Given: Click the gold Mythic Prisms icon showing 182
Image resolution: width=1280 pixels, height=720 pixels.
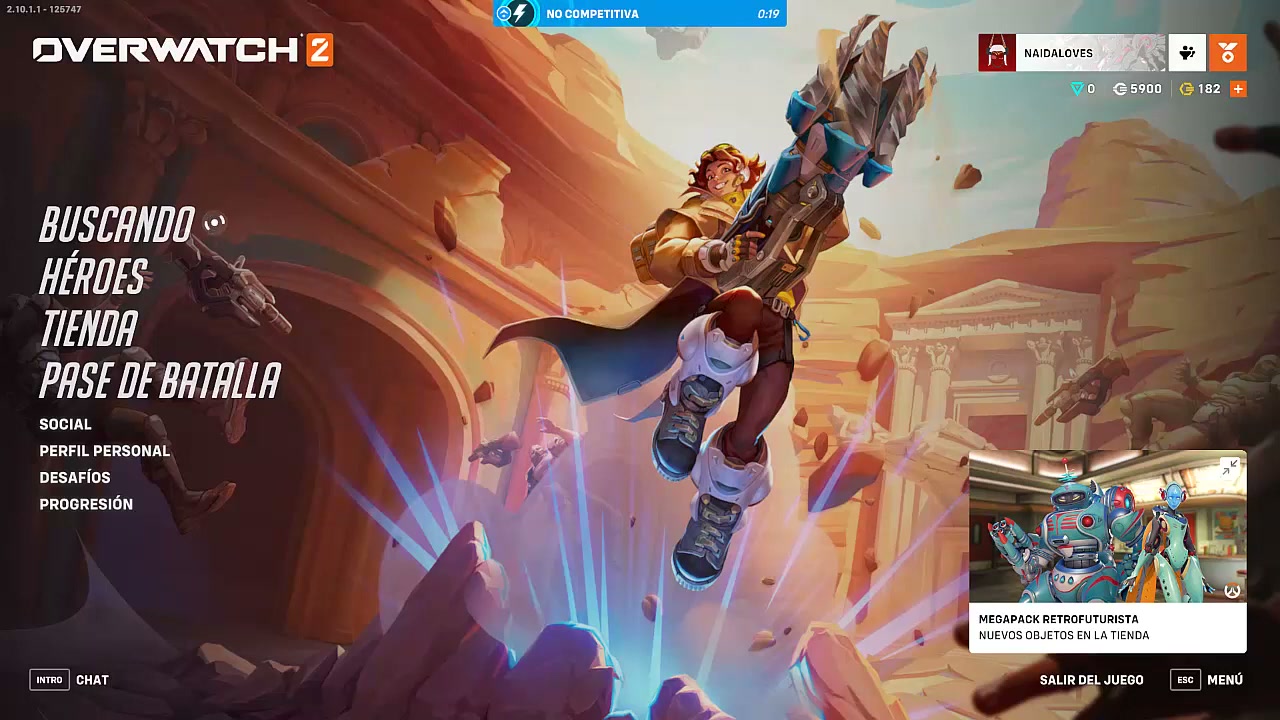Looking at the screenshot, I should [x=1186, y=89].
